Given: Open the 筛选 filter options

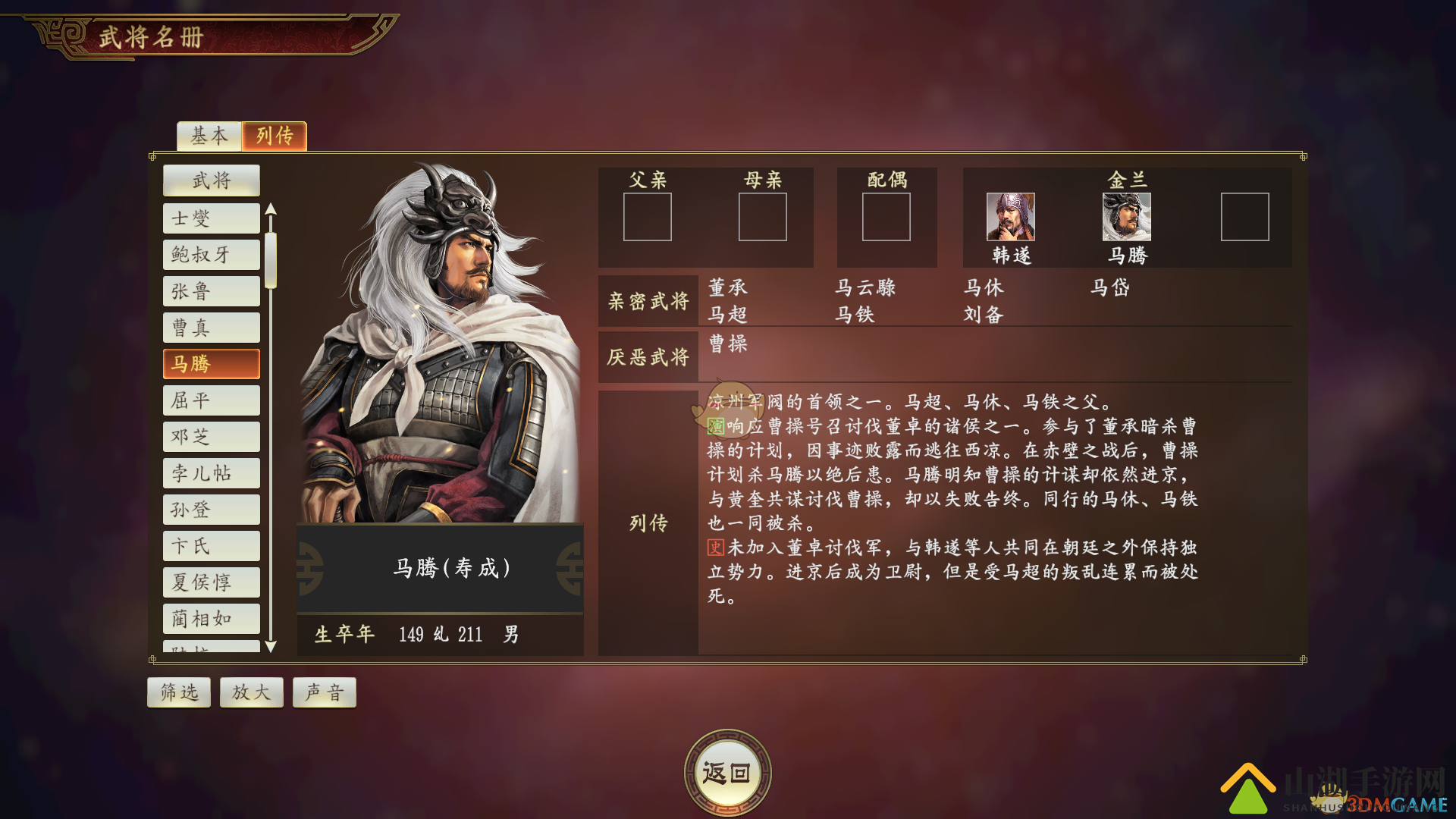Looking at the screenshot, I should click(178, 692).
